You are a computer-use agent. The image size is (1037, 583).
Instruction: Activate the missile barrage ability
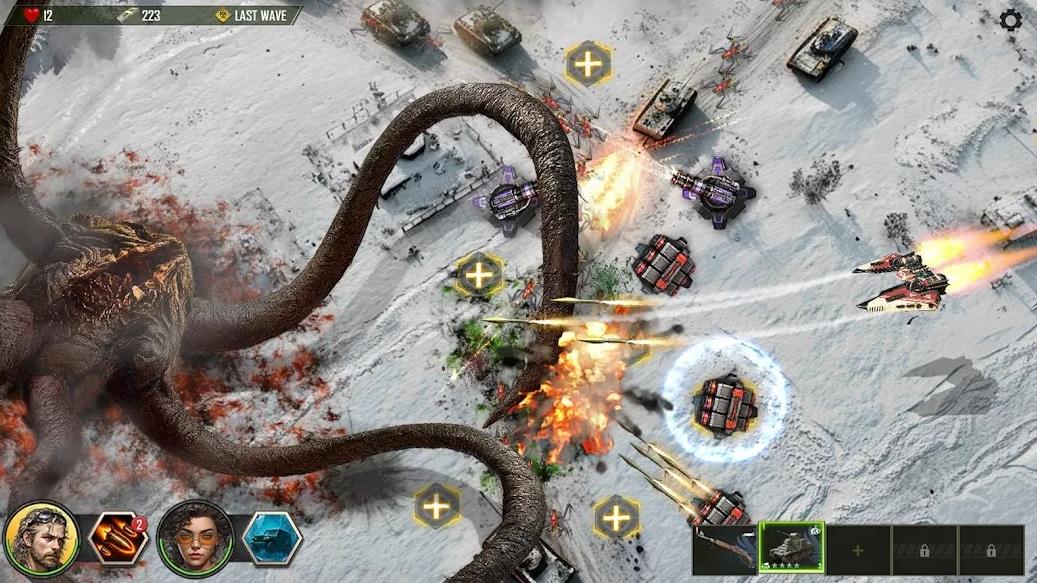118,540
